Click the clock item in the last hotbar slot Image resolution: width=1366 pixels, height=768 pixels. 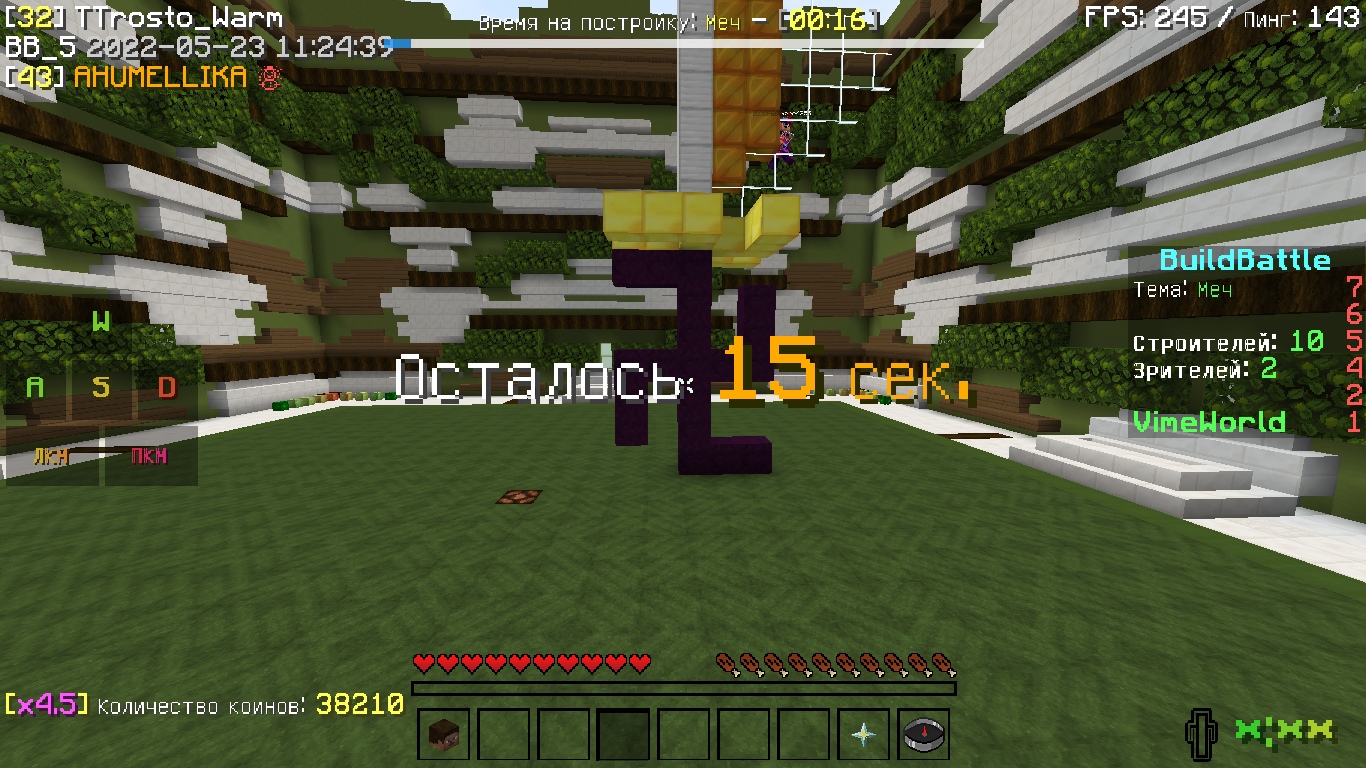(x=925, y=733)
